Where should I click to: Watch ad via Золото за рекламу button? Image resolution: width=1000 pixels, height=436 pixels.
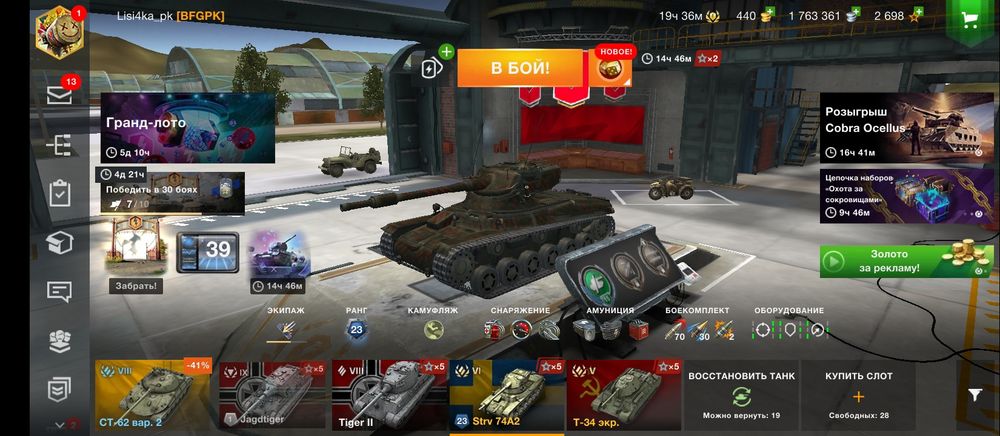[892, 262]
